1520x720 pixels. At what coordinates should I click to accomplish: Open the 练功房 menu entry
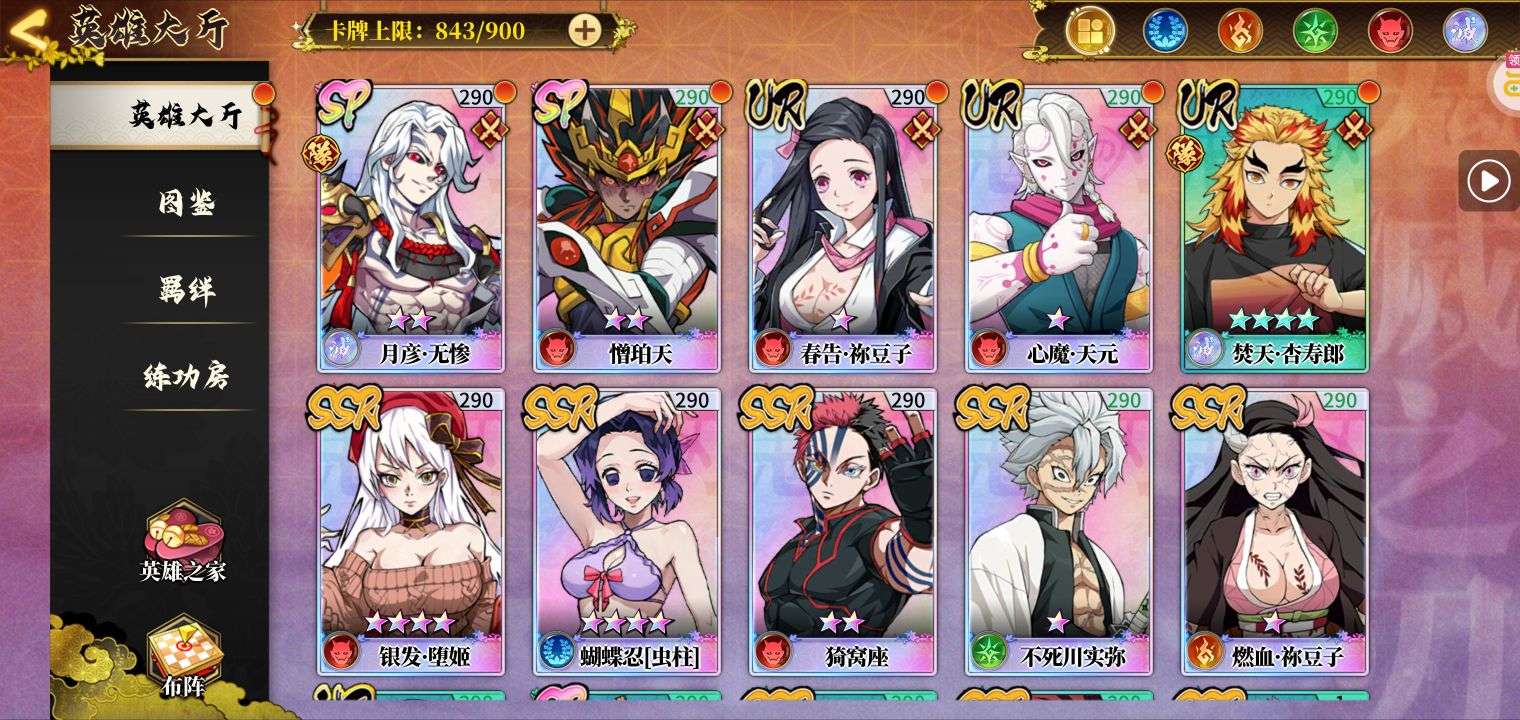[x=186, y=376]
